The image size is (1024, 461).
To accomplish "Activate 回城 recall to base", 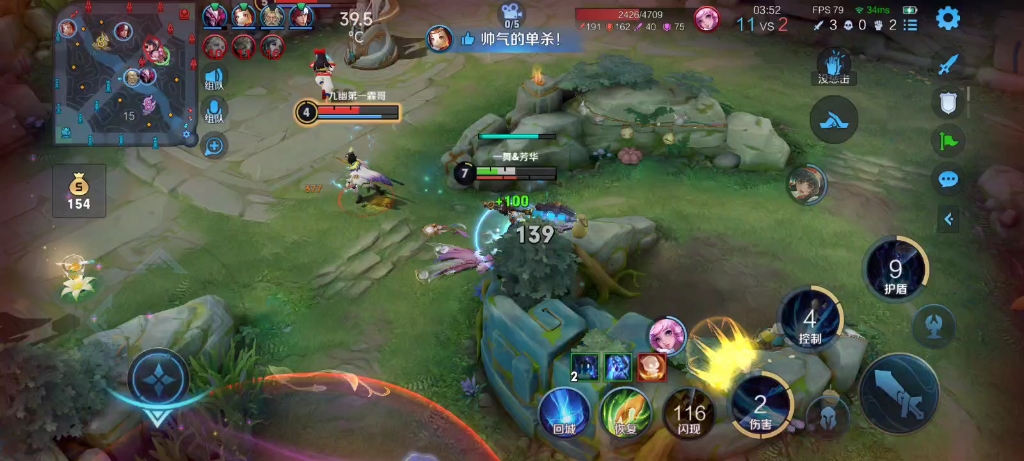I will [x=564, y=413].
